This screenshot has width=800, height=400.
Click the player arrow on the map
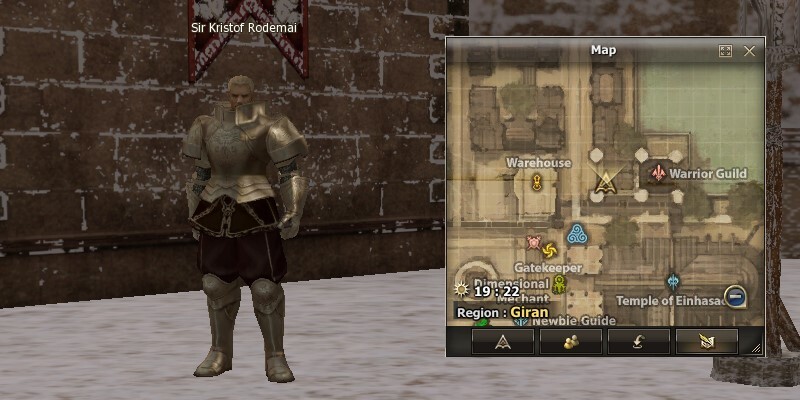(603, 180)
